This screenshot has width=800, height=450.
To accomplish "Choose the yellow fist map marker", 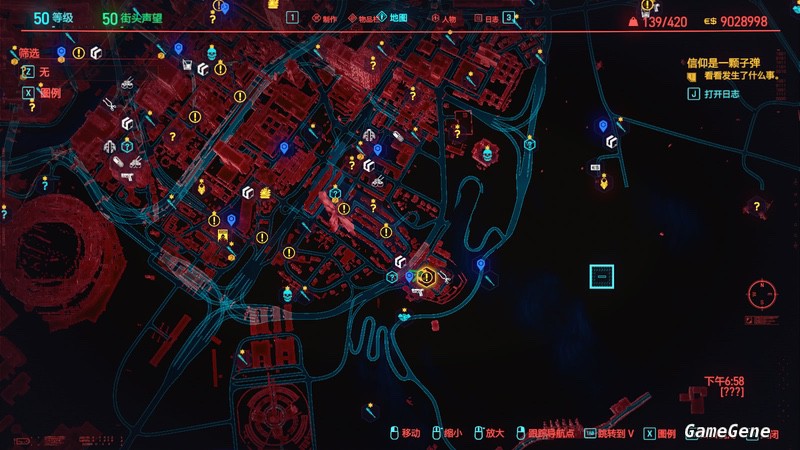I will click(266, 191).
